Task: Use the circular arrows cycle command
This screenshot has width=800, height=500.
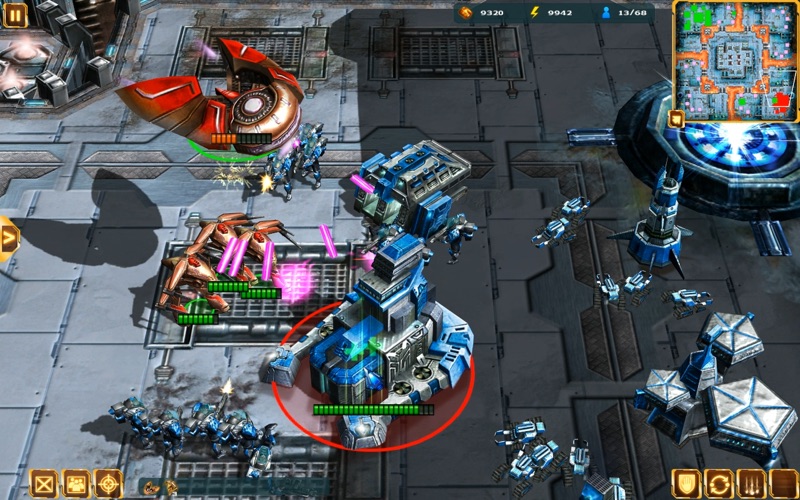Action: click(718, 483)
